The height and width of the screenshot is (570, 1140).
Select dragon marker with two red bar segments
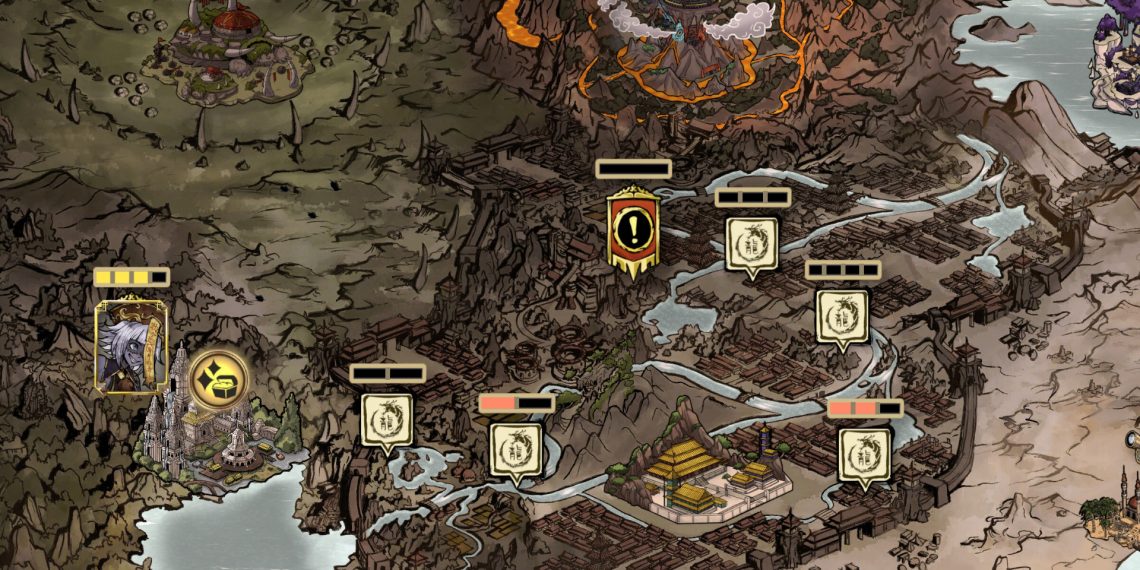864,454
